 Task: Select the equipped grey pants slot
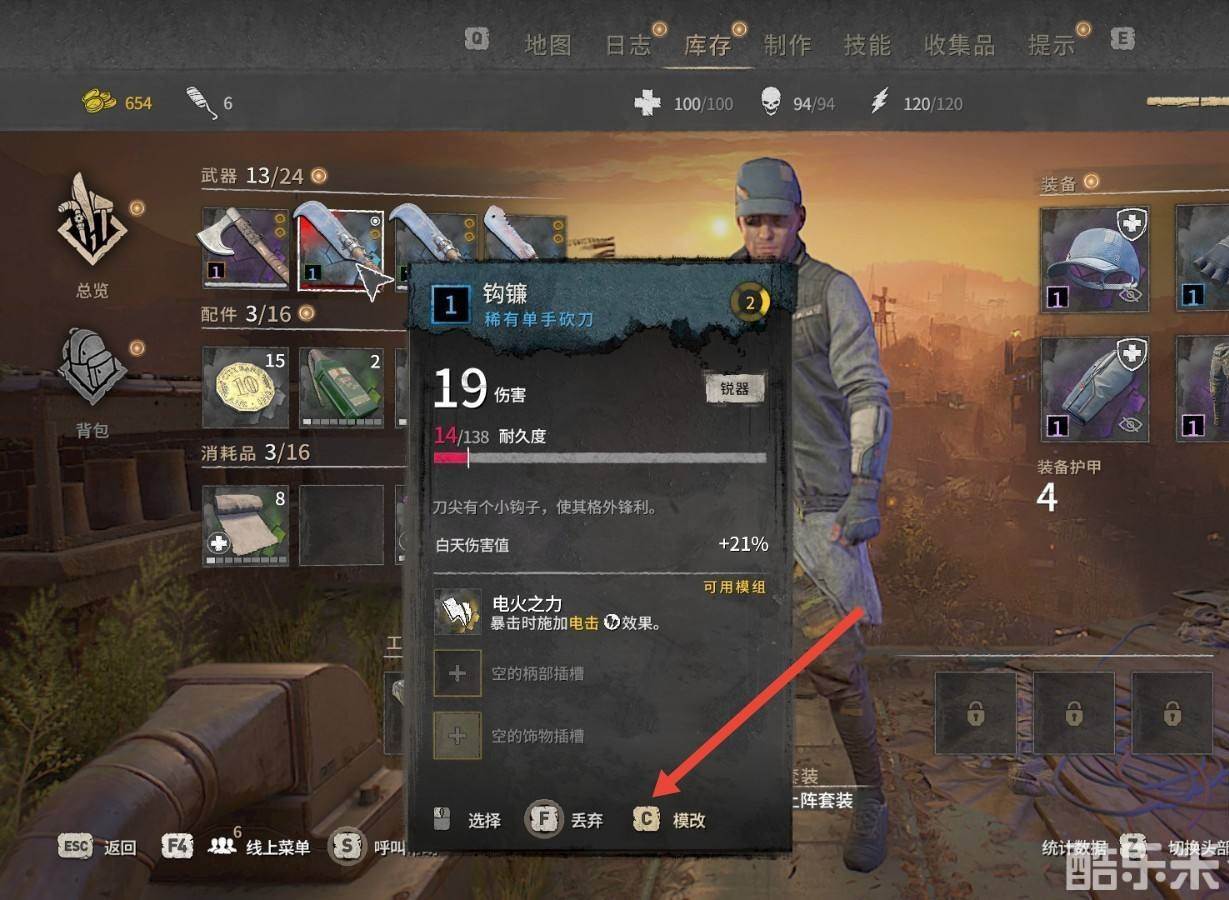(x=1094, y=390)
